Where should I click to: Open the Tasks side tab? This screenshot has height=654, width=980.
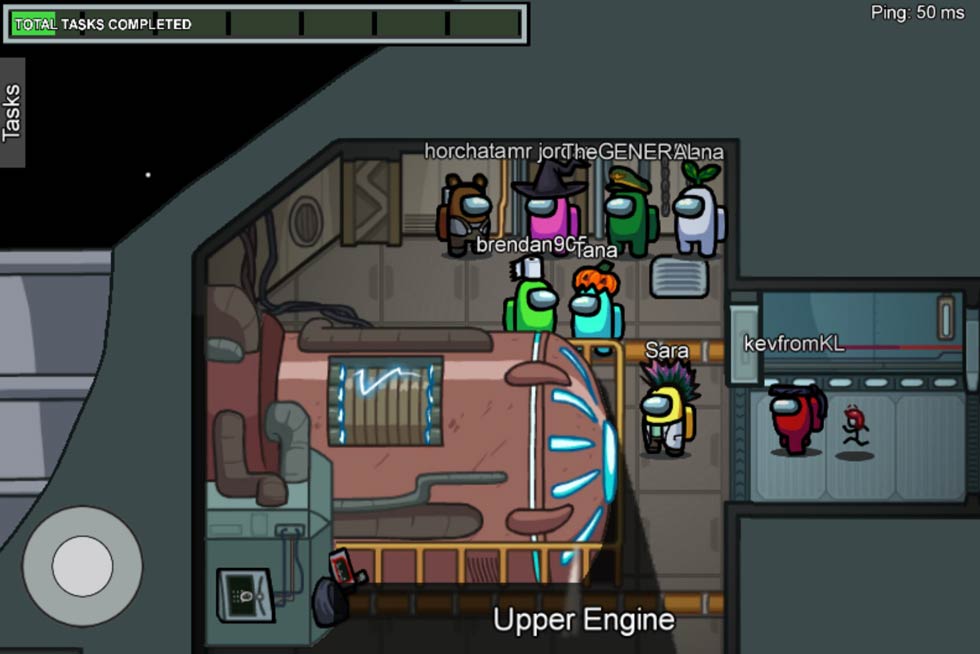pos(12,112)
